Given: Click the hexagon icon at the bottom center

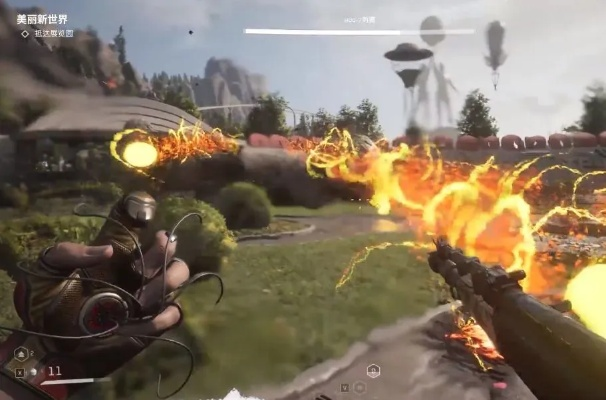Looking at the screenshot, I should click(373, 370).
